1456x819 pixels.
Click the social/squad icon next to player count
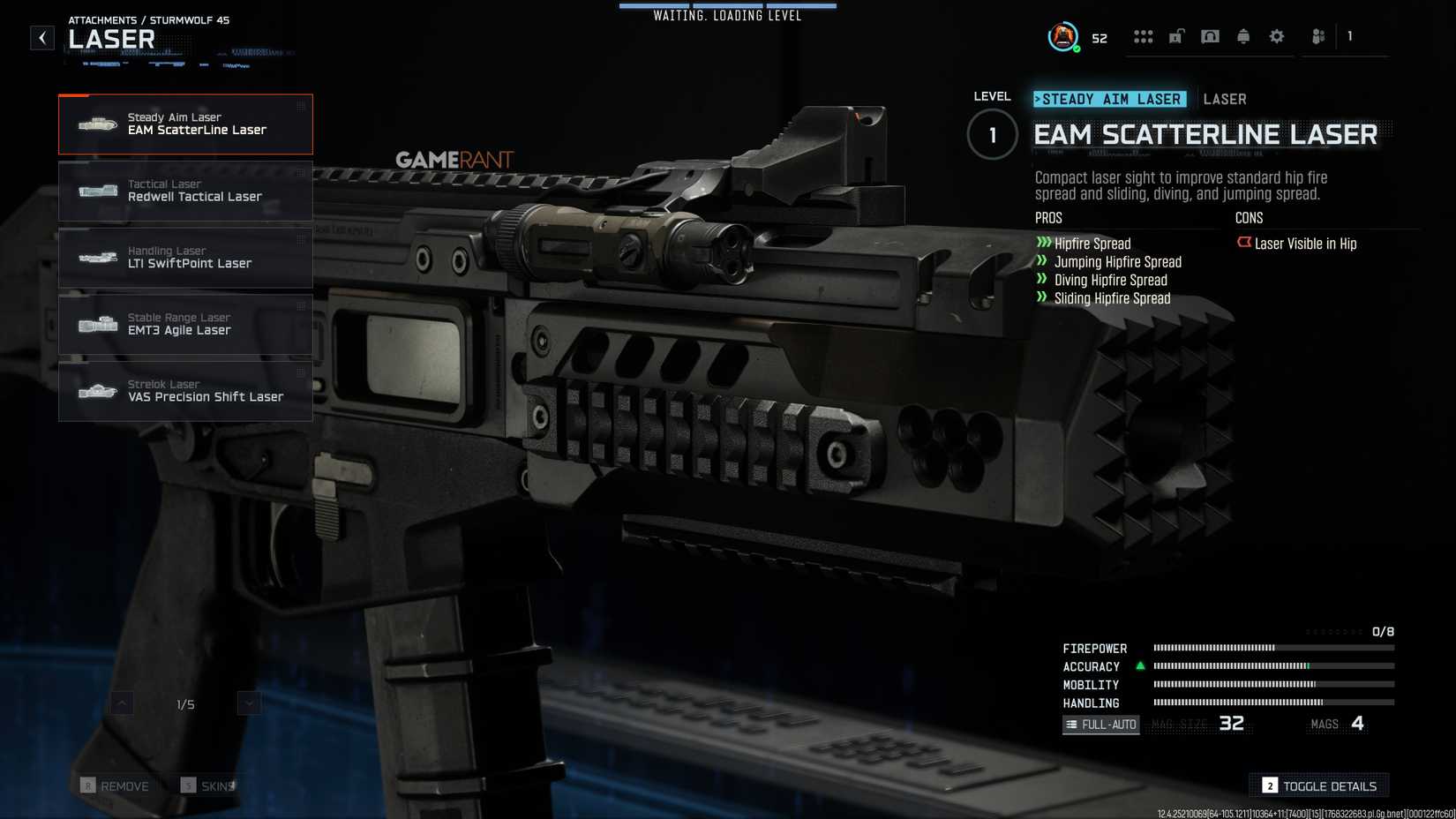tap(1317, 36)
